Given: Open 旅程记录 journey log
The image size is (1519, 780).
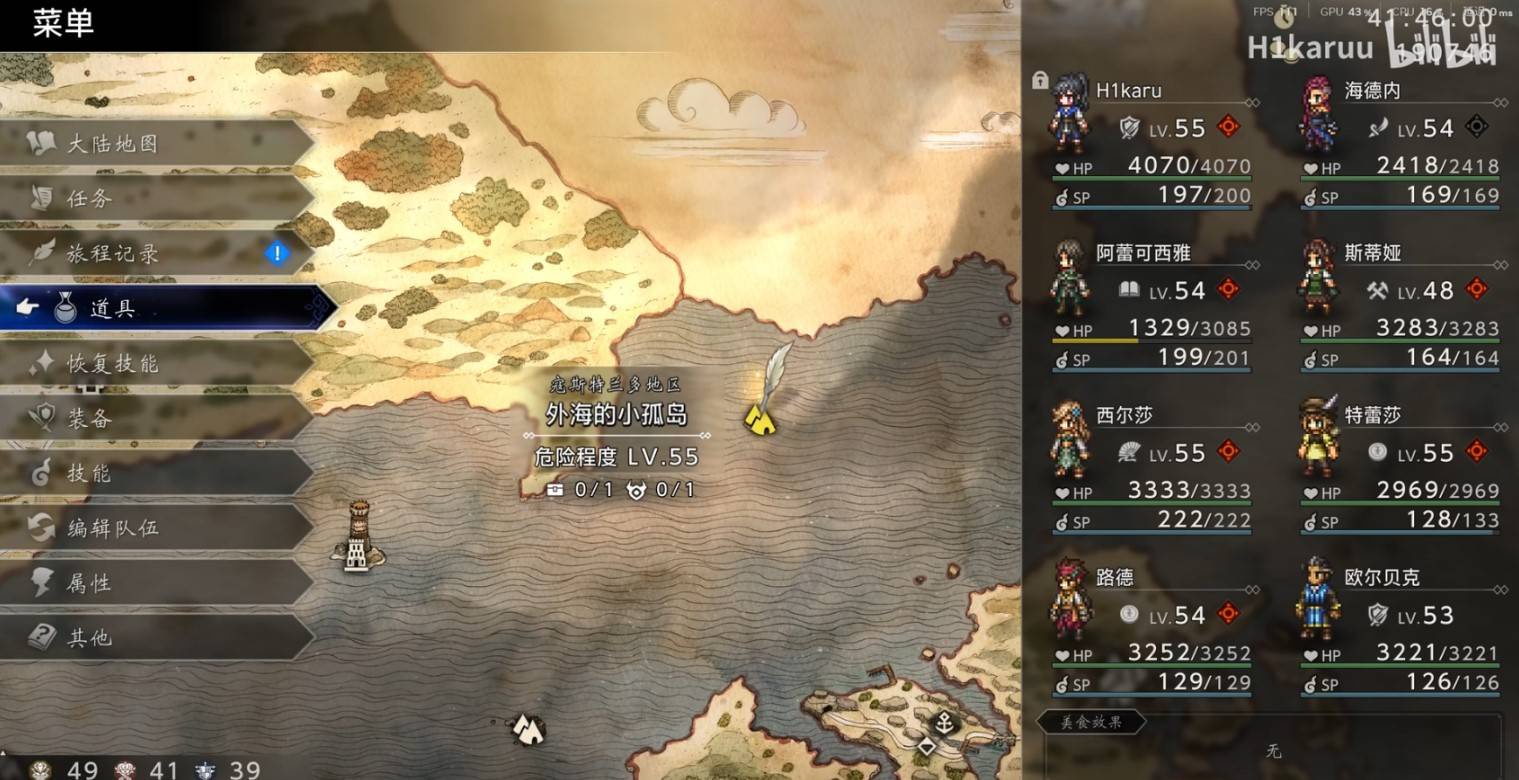Looking at the screenshot, I should [112, 254].
